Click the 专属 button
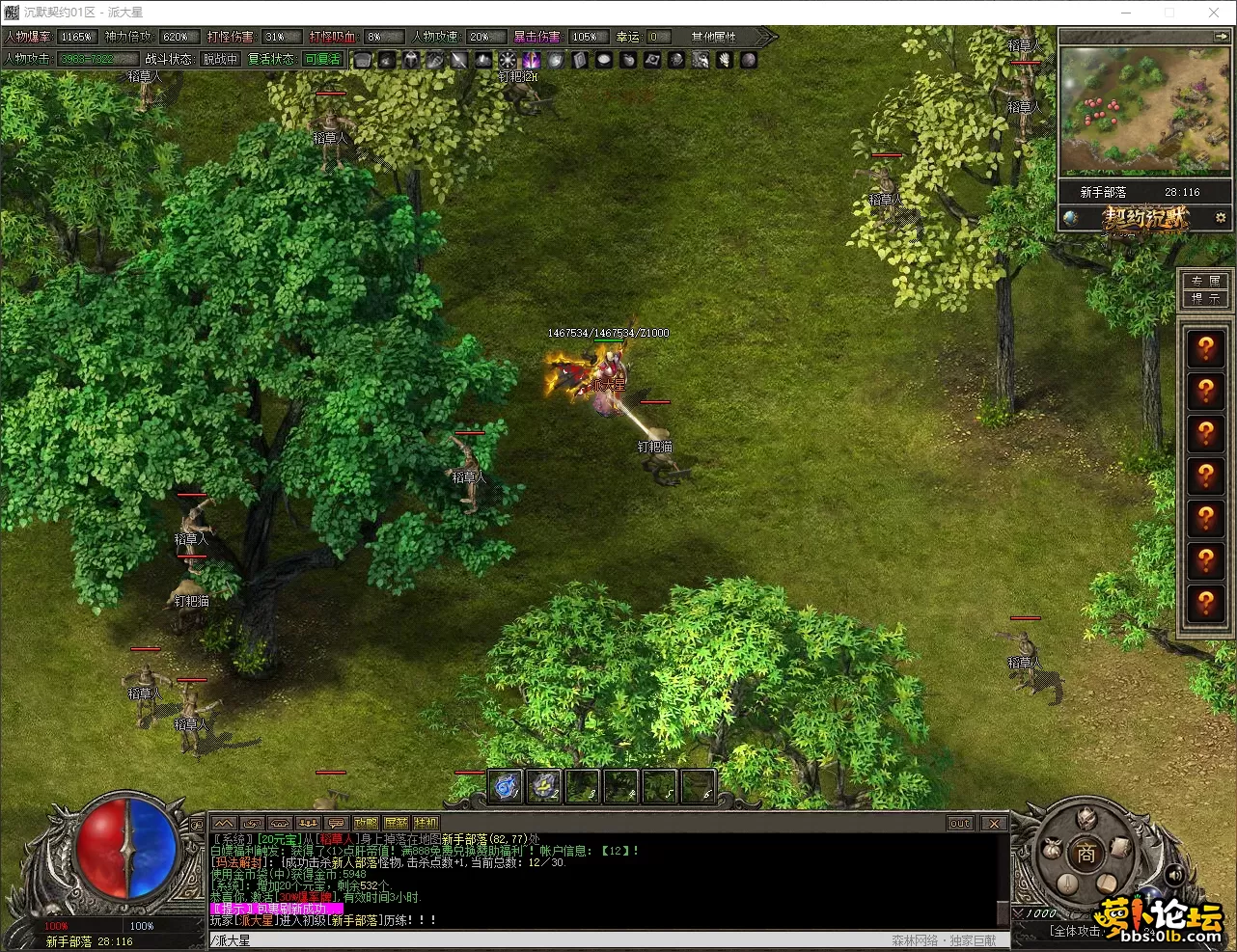The height and width of the screenshot is (952, 1237). (x=1205, y=281)
